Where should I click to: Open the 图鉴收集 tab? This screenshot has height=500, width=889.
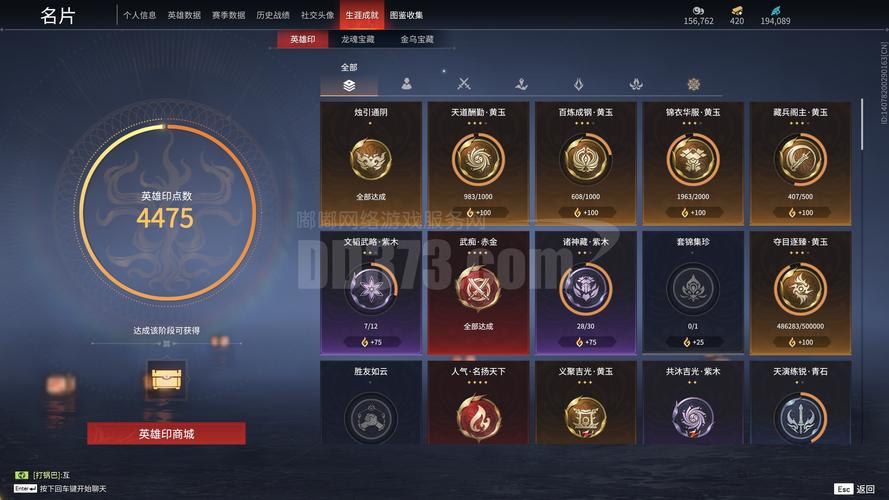click(x=406, y=15)
